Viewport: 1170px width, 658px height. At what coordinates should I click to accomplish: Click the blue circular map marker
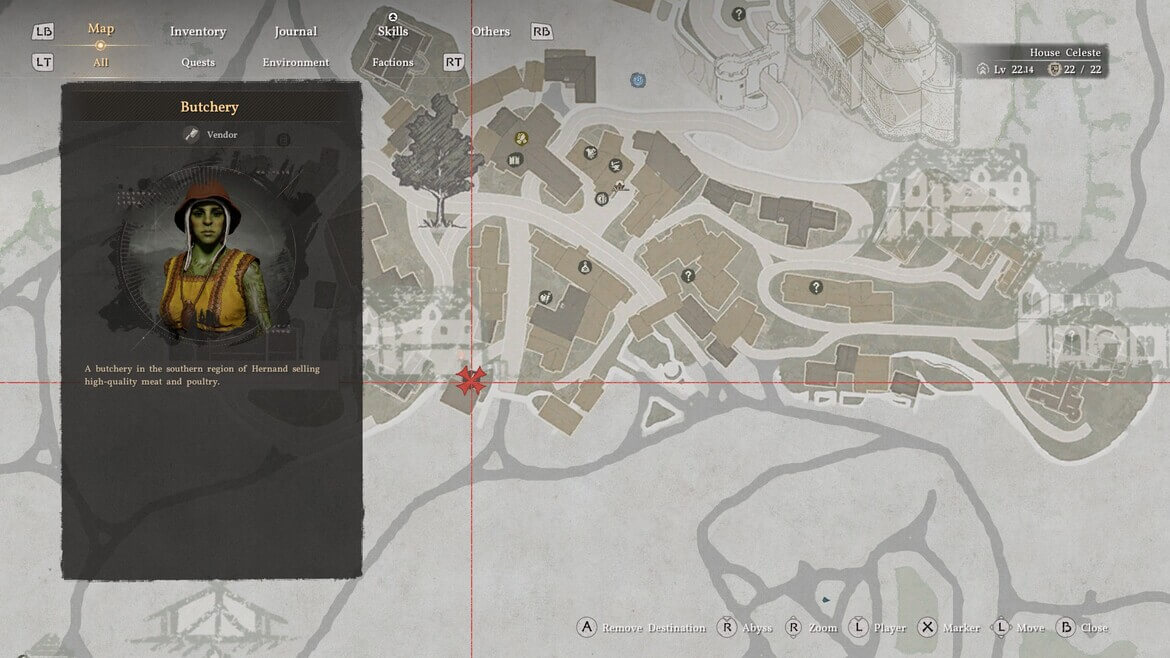coord(637,79)
